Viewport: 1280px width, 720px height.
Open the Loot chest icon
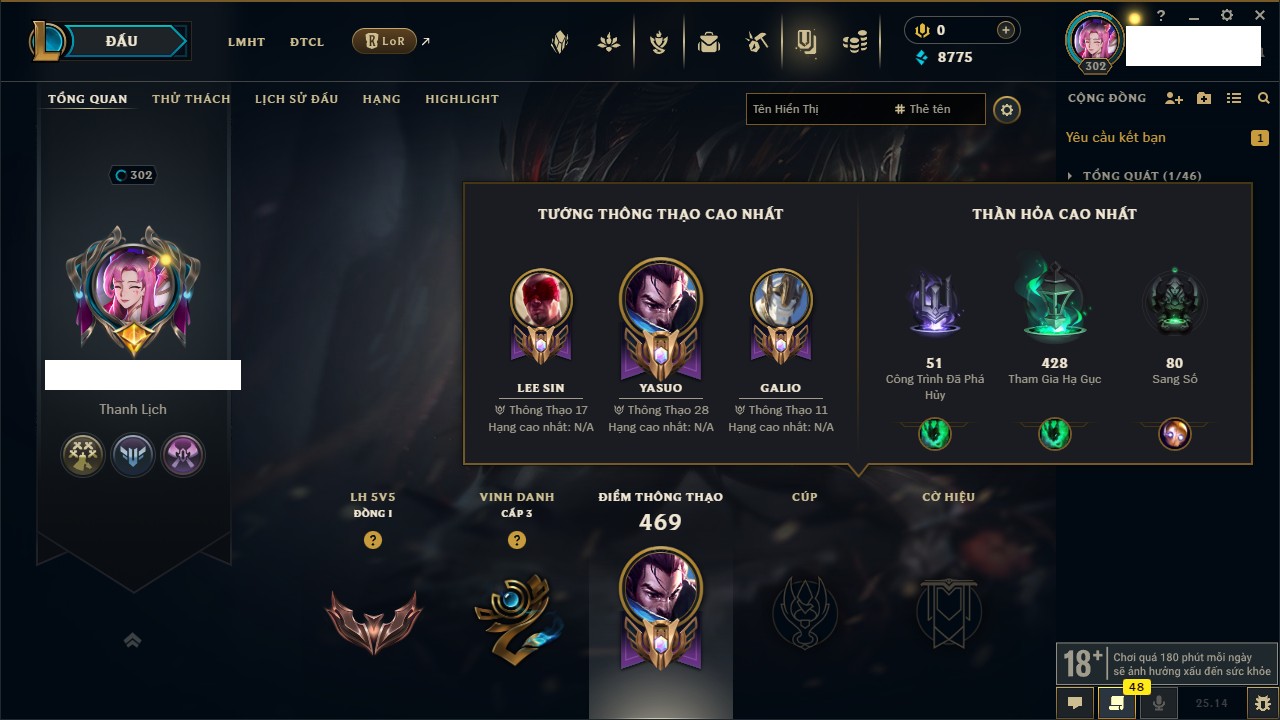pyautogui.click(x=709, y=42)
